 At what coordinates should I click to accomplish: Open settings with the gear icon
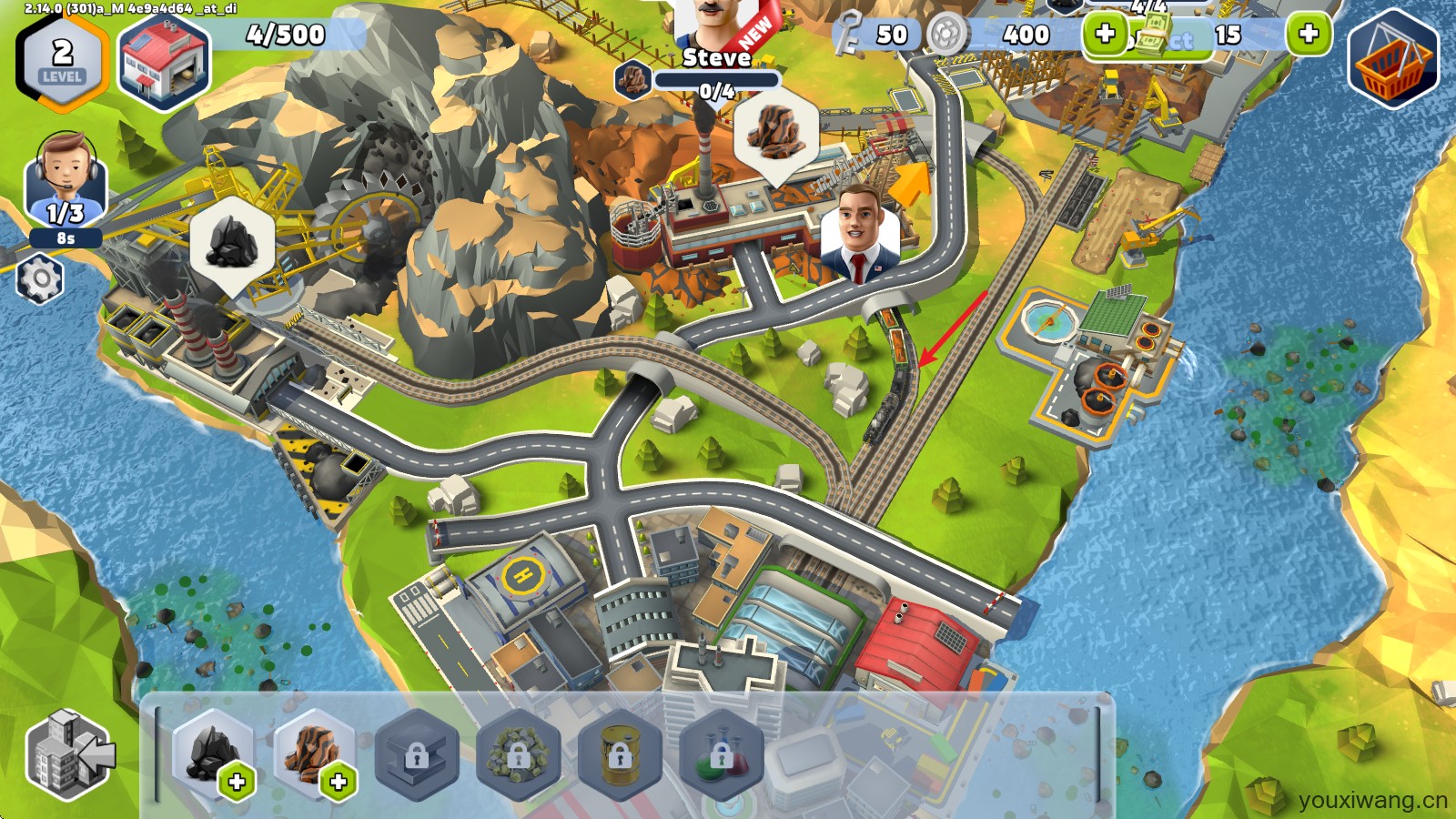click(x=40, y=279)
